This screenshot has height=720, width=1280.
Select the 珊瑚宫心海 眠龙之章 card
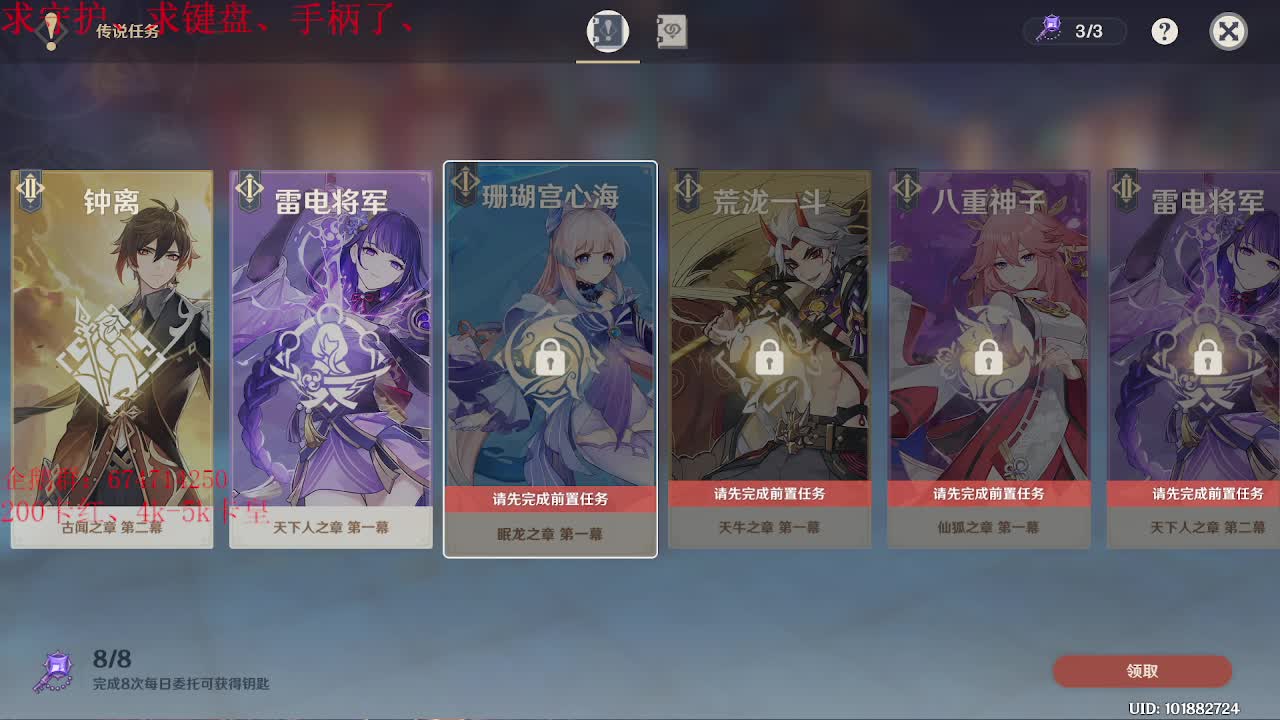(548, 300)
